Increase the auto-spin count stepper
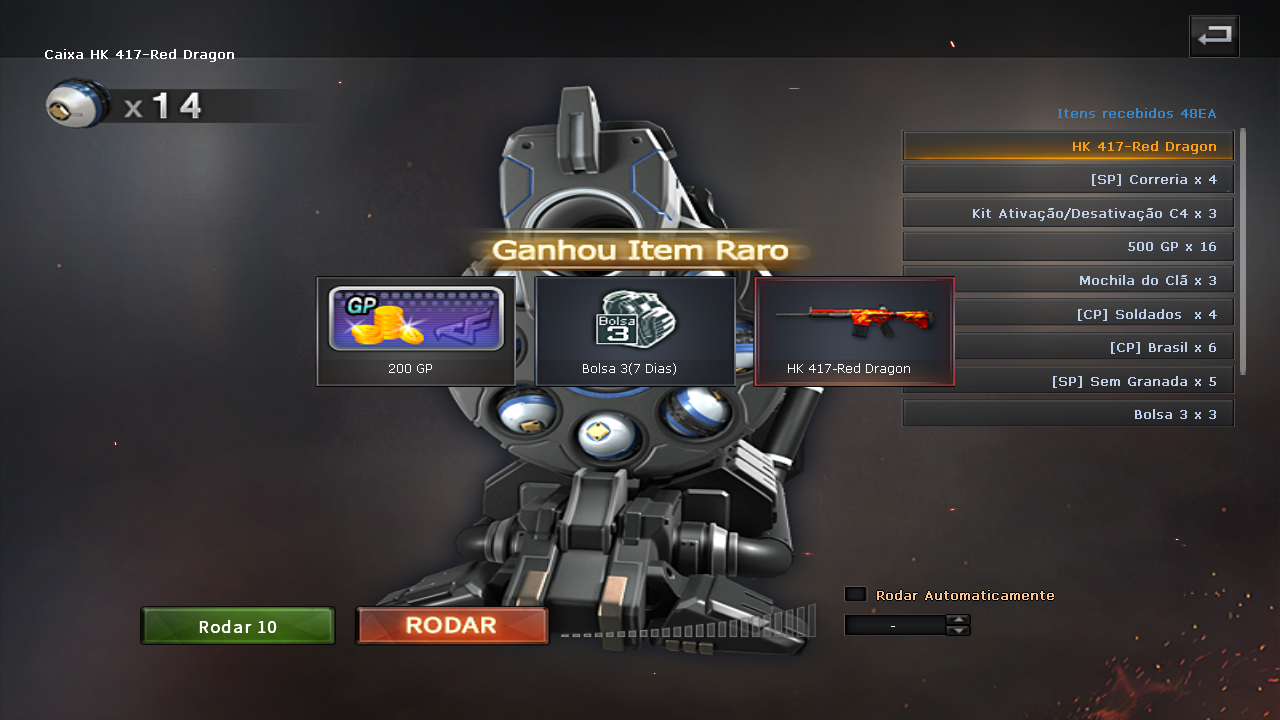Viewport: 1280px width, 720px height. 958,619
